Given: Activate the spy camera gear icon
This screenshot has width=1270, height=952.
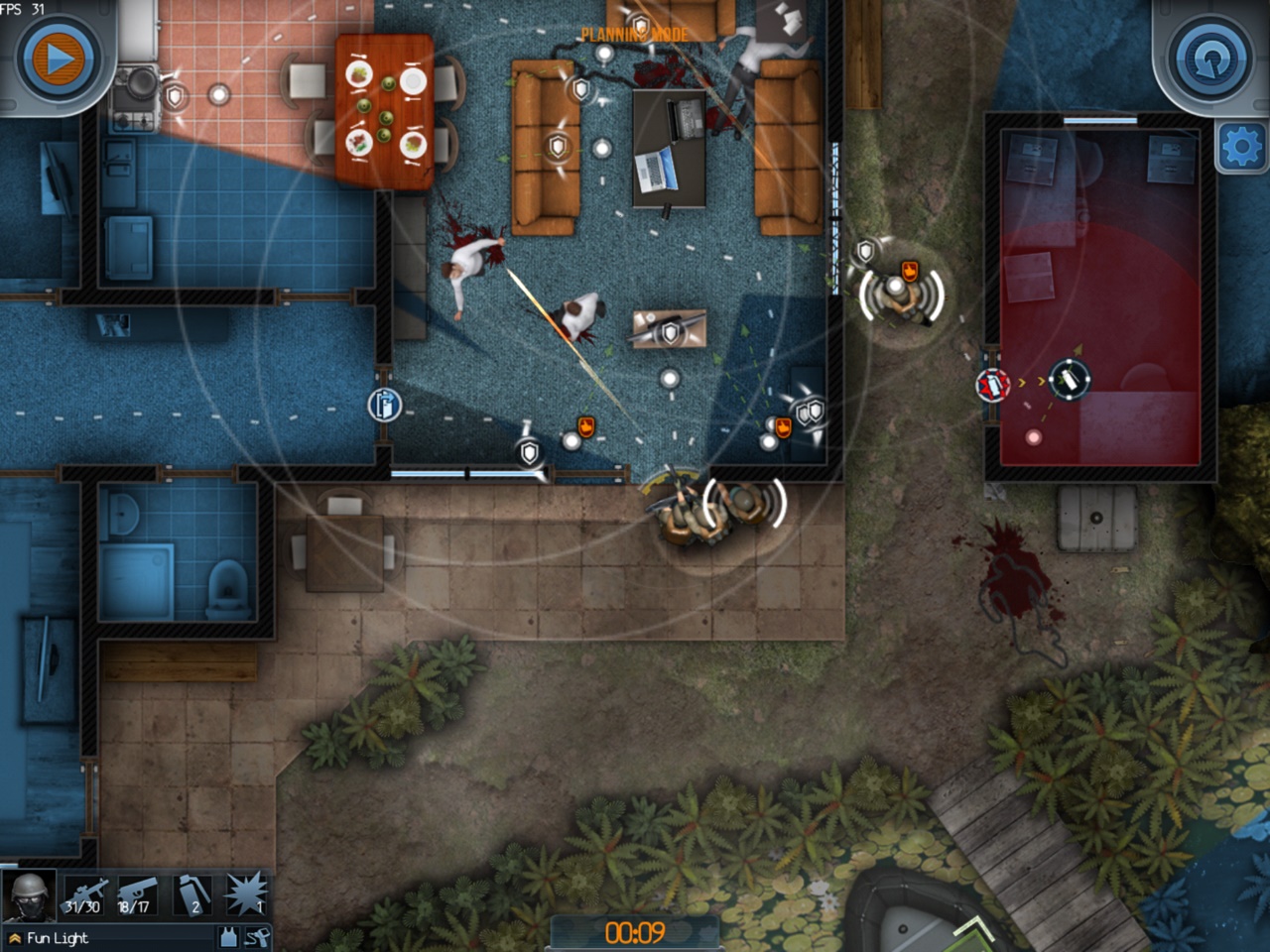Looking at the screenshot, I should [x=256, y=937].
